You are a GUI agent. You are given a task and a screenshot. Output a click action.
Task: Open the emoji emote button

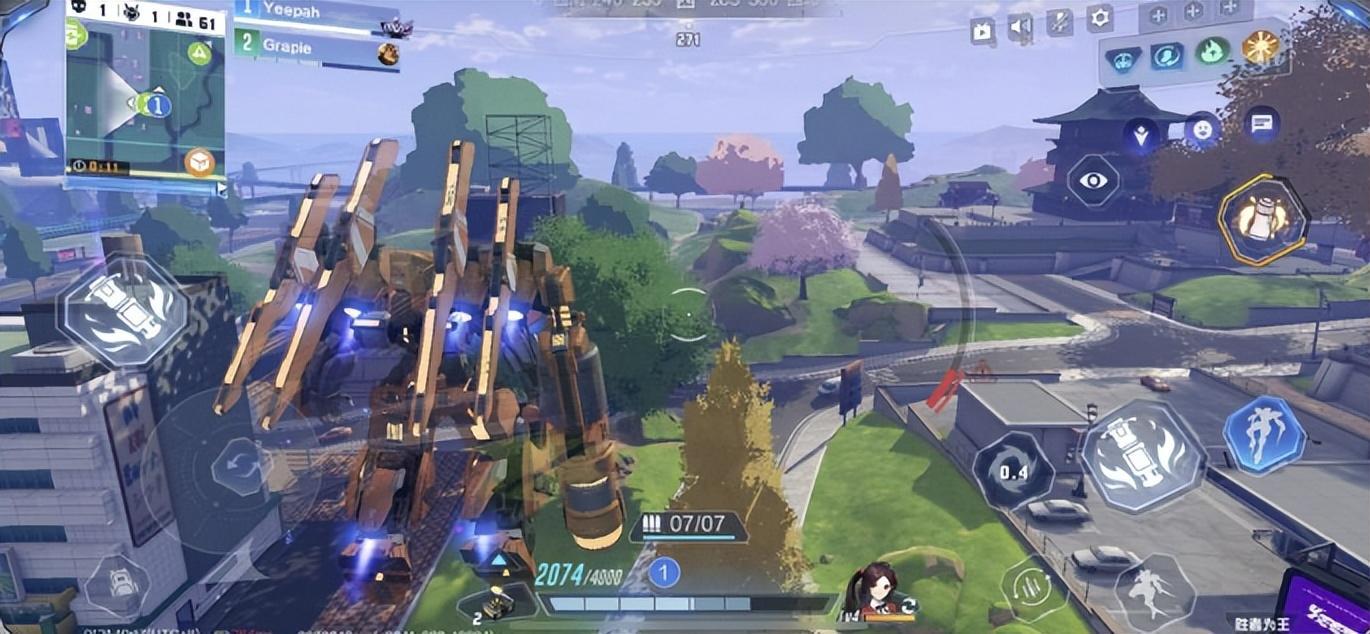click(x=1202, y=129)
